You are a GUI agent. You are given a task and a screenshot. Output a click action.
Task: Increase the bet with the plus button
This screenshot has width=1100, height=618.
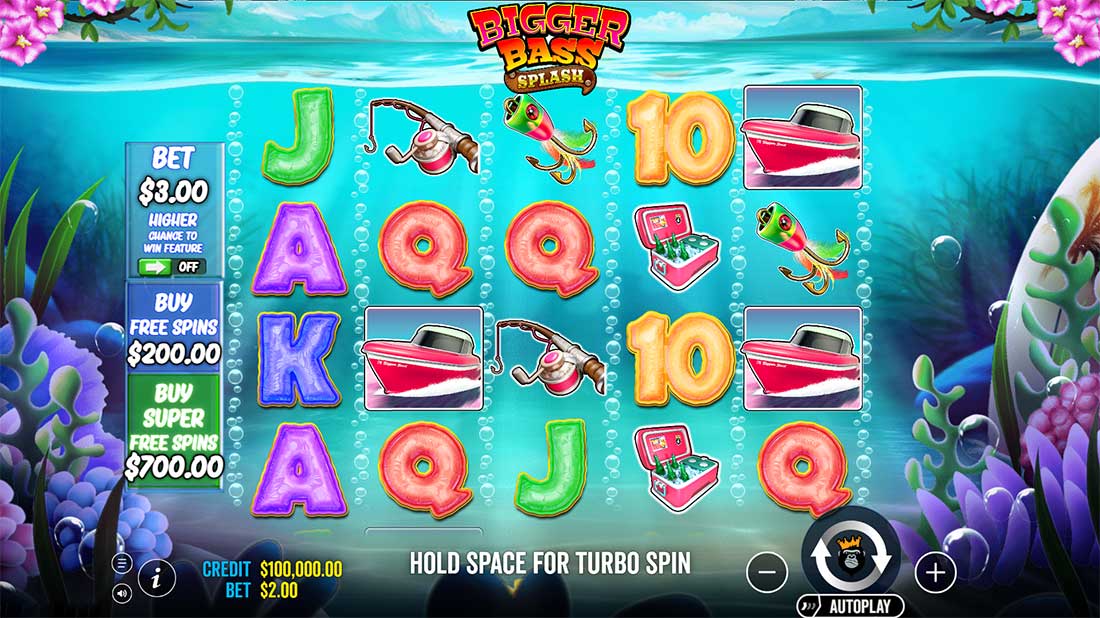(x=935, y=572)
